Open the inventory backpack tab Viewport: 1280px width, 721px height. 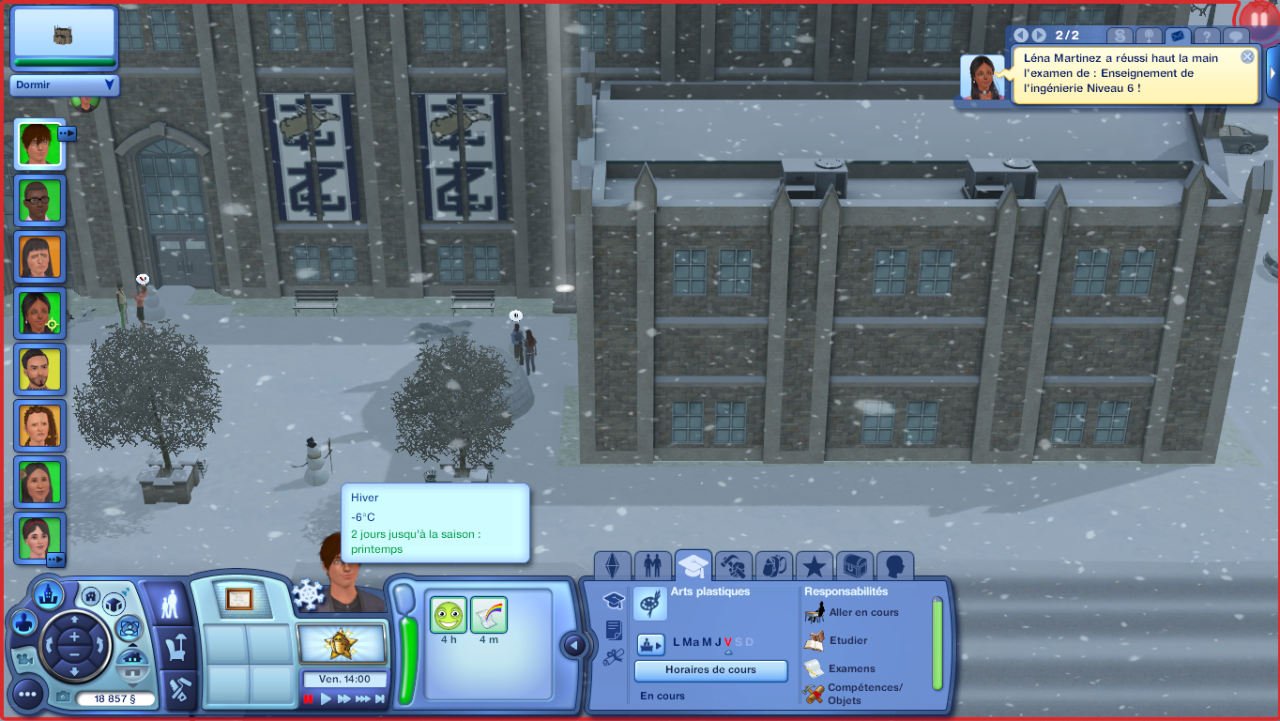pos(774,566)
